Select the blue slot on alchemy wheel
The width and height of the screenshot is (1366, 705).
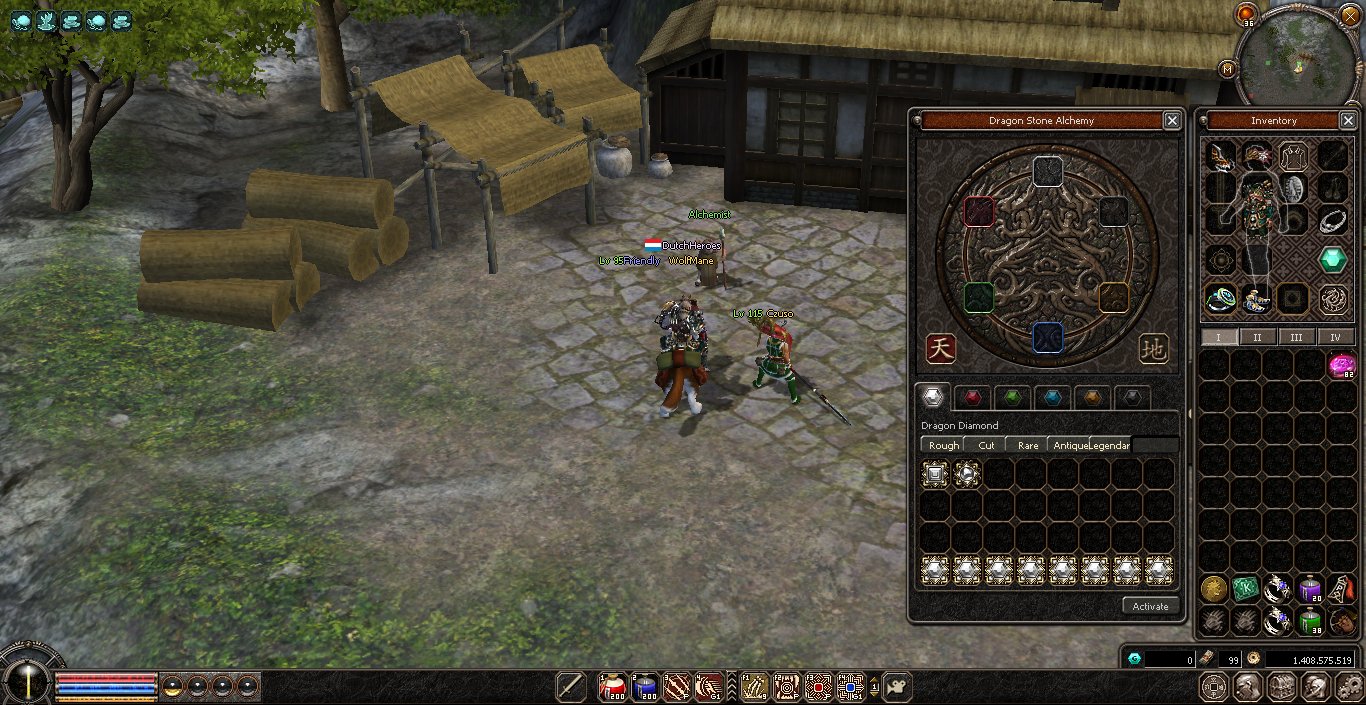click(1046, 337)
